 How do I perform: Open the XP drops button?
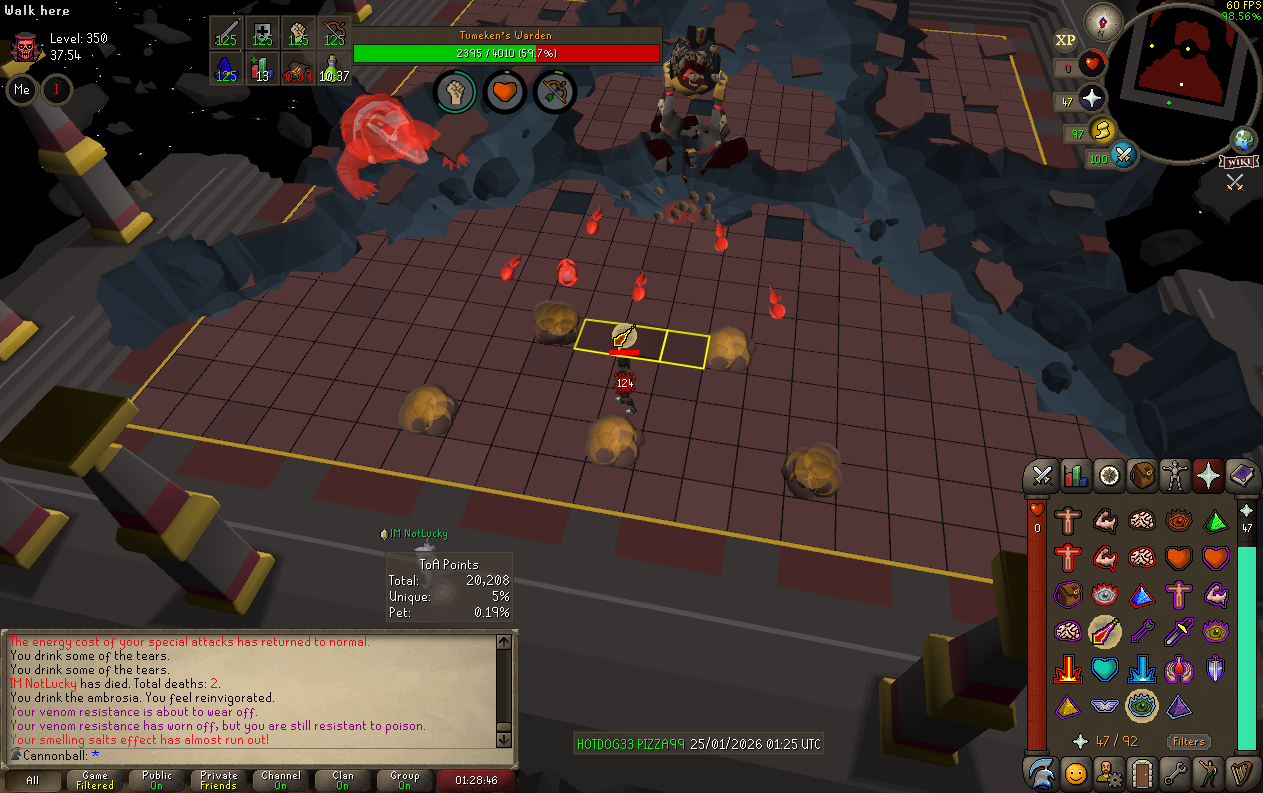click(1065, 40)
